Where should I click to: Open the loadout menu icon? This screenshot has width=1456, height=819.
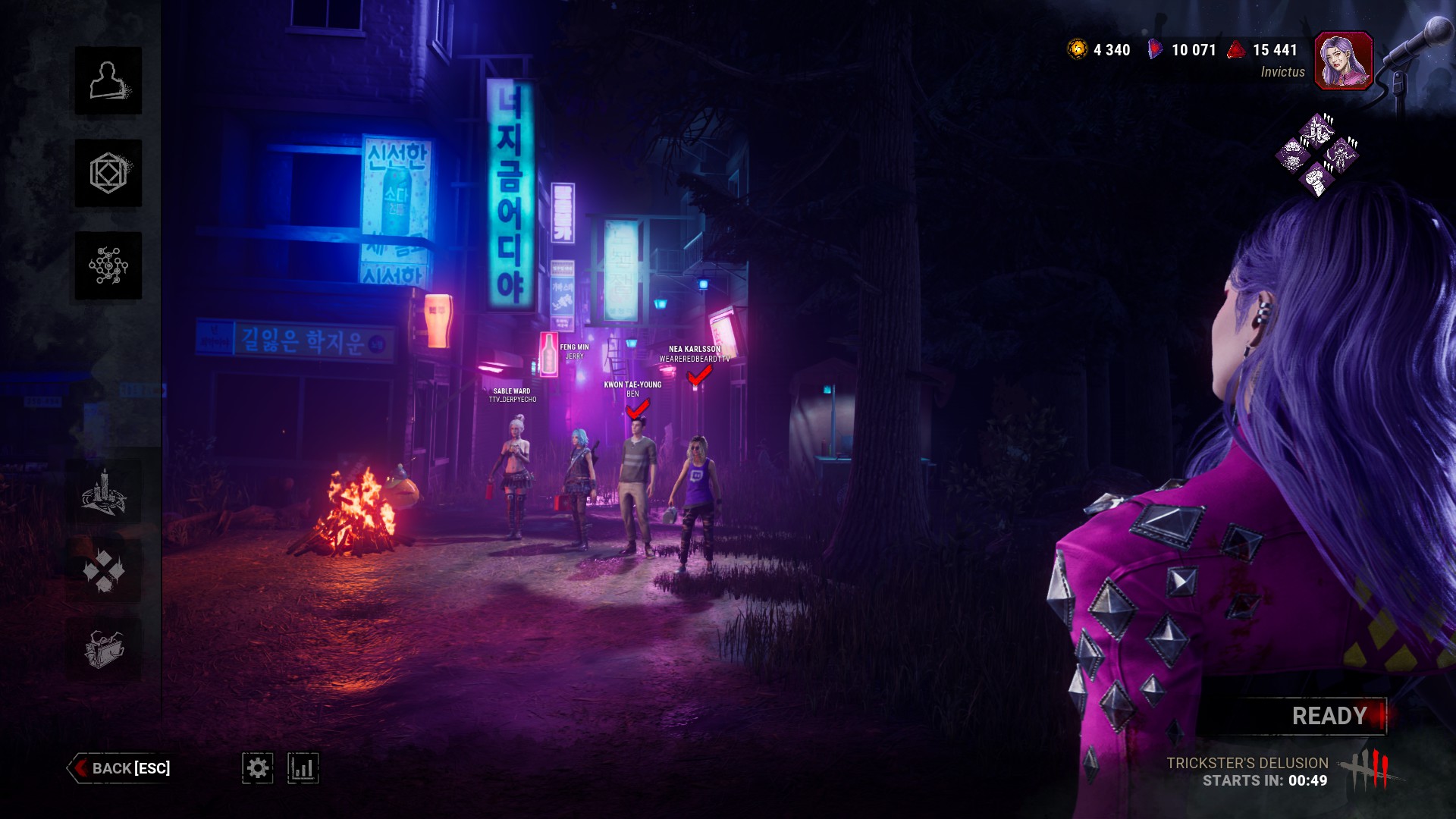click(108, 173)
